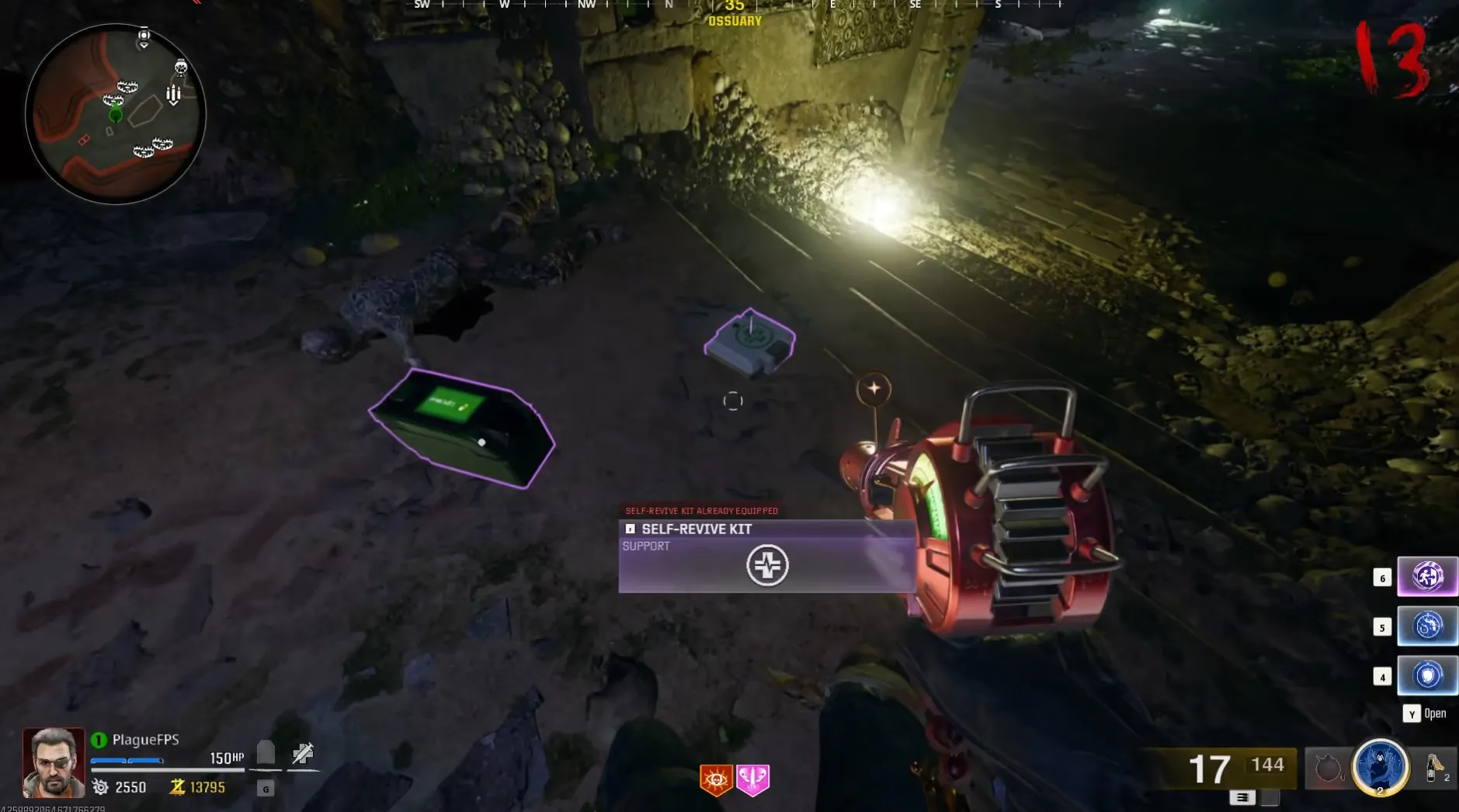Use the blue stopwatch gobblegum in slot 5

tap(1427, 626)
